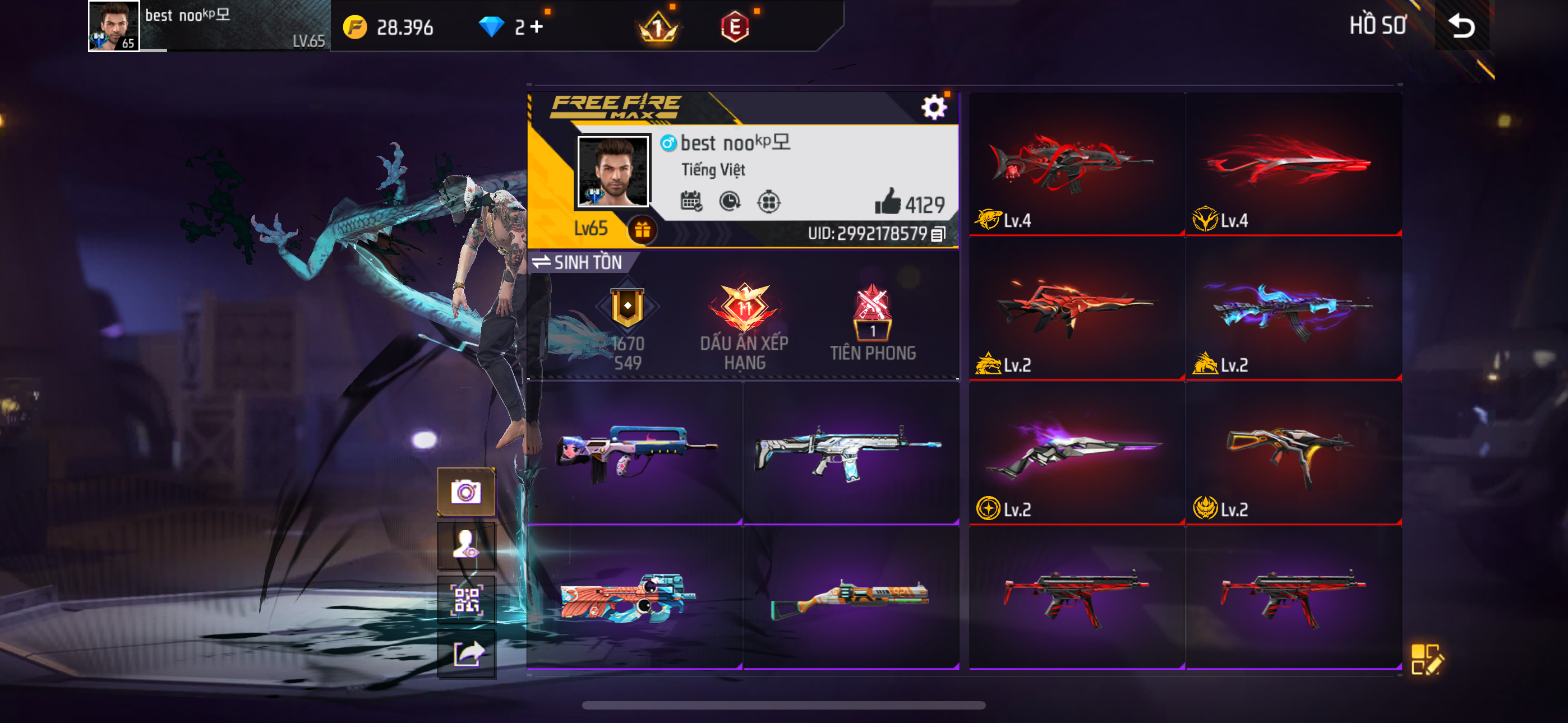Screen dimensions: 1568x723
Task: Open the calendar icon on the profile card
Action: coord(691,201)
